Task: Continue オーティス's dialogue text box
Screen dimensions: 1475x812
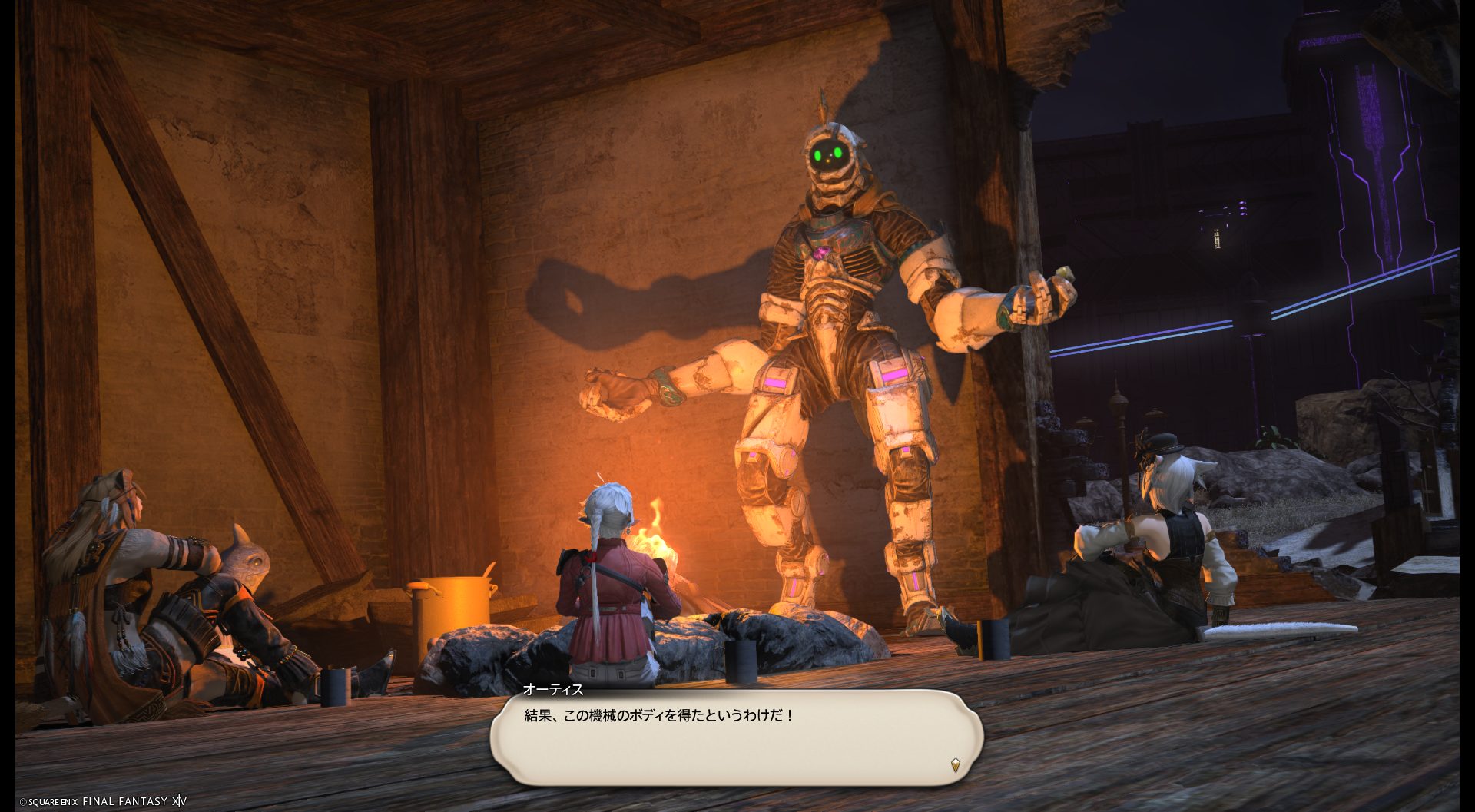Action: [736, 736]
